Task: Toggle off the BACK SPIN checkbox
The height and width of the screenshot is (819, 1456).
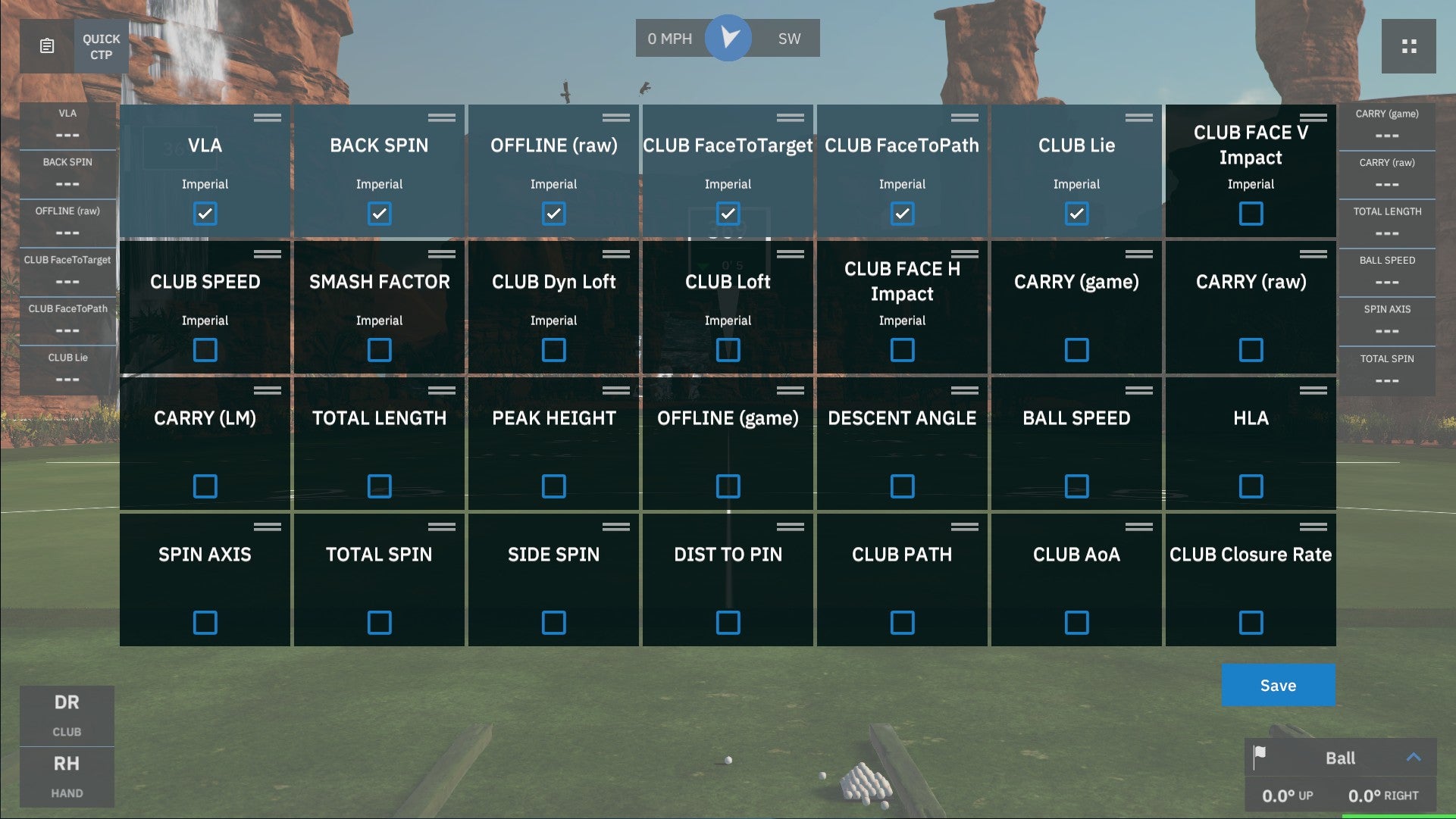Action: (380, 214)
